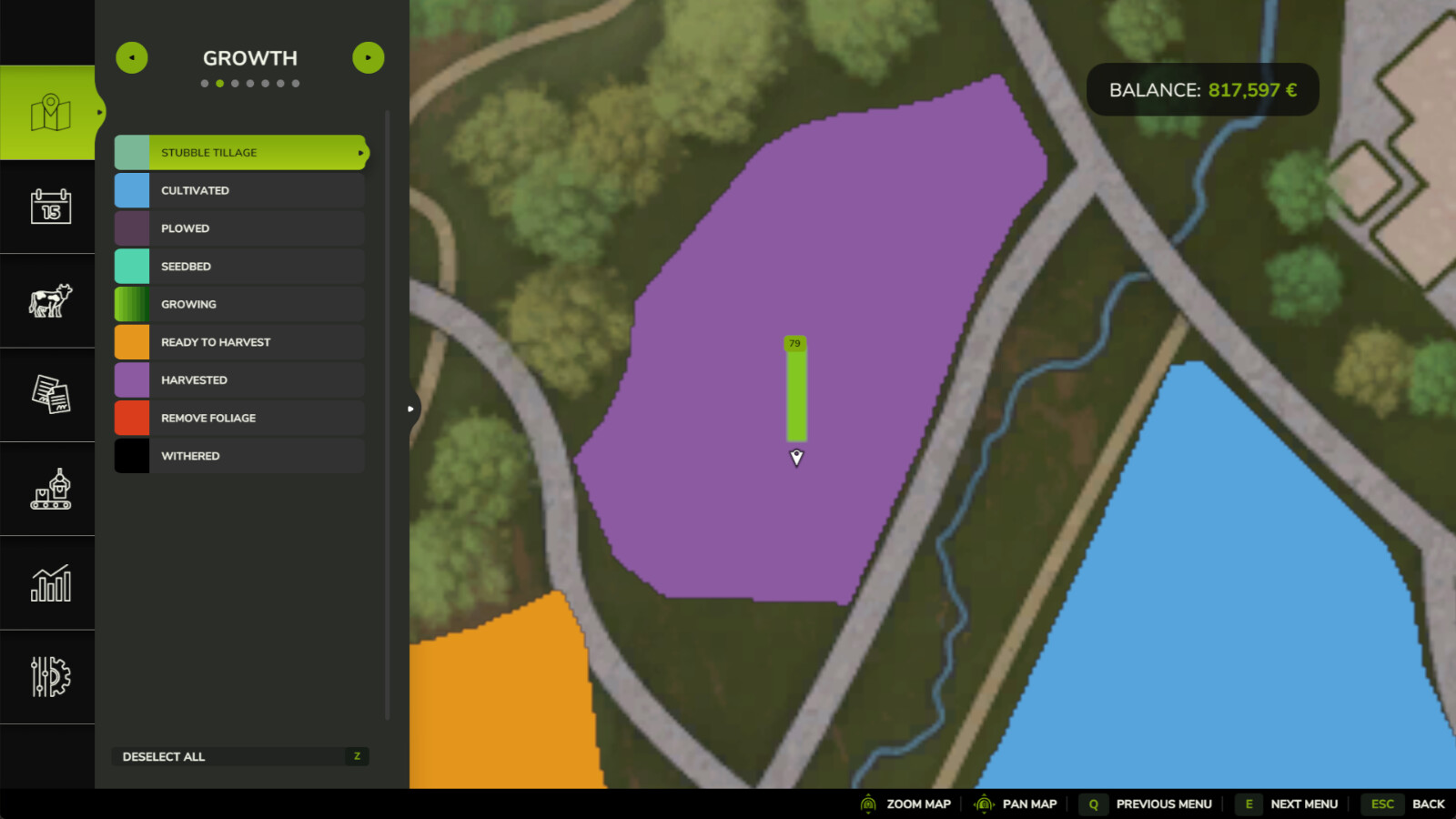
Task: Select the Harvested purple color swatch
Action: (x=132, y=379)
